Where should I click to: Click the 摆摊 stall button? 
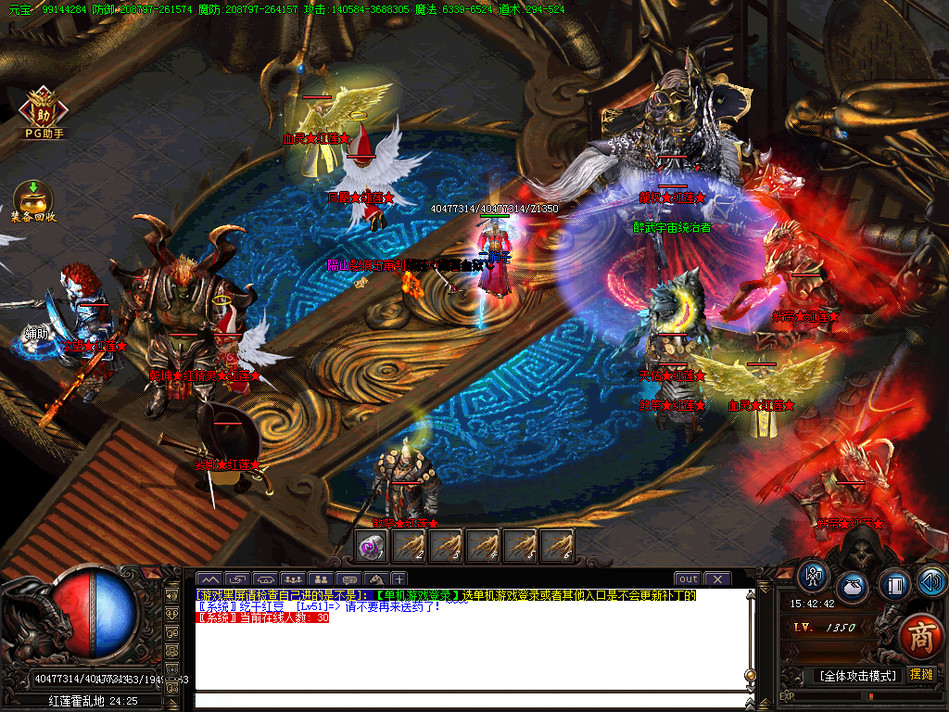click(921, 675)
